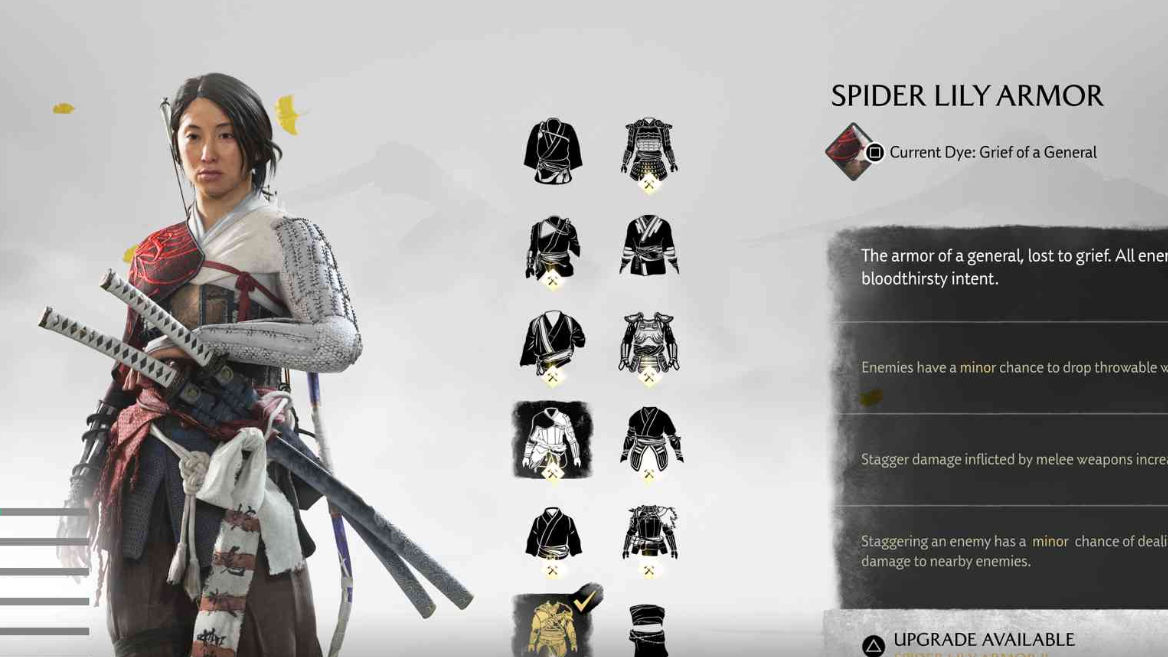Pick the full samurai armor with shoulder guards
The width and height of the screenshot is (1168, 657).
(x=649, y=152)
